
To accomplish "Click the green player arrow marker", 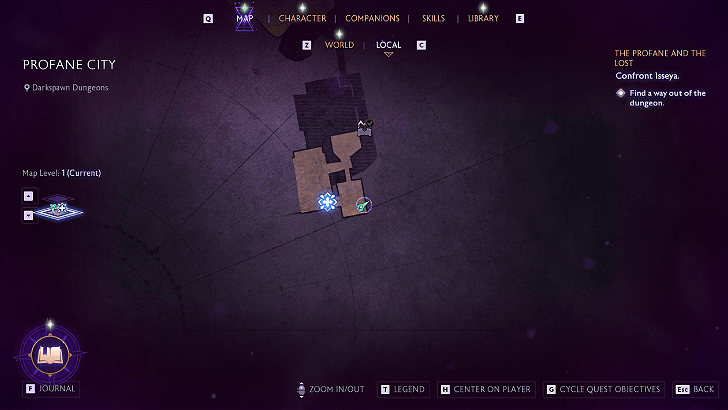I will 363,205.
